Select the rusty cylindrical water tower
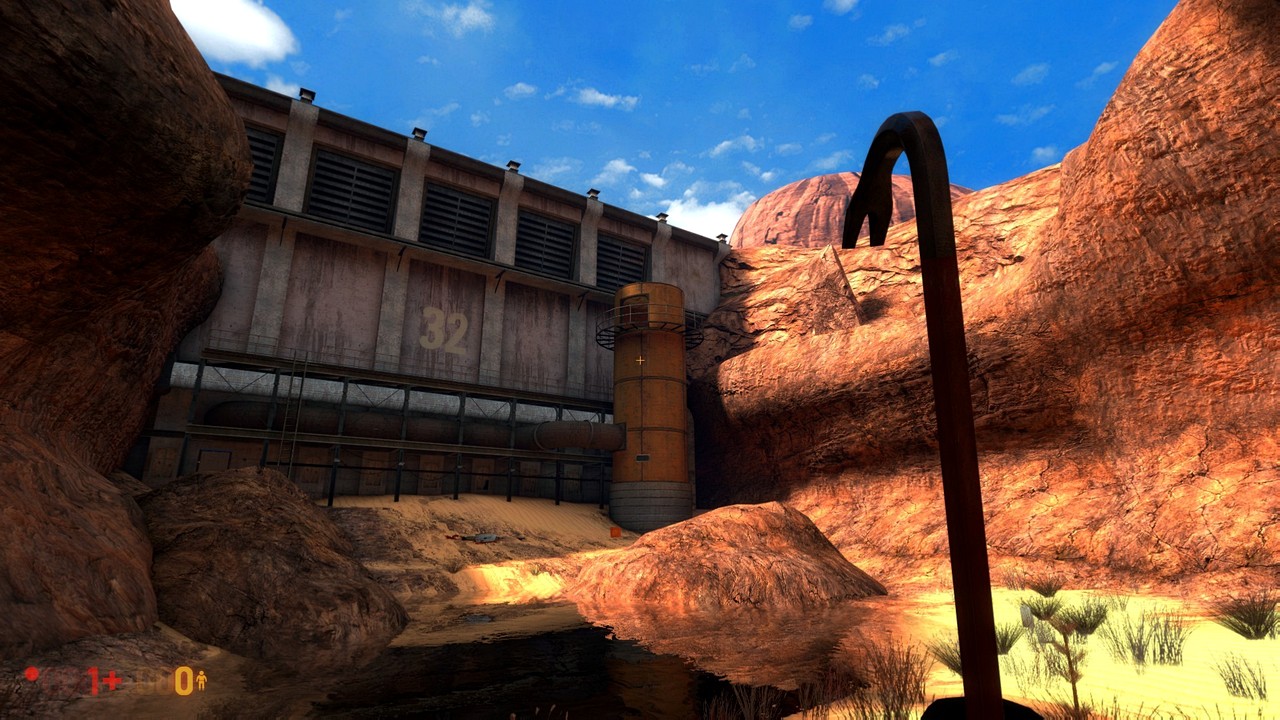Screen dimensions: 1280x720 pyautogui.click(x=650, y=420)
